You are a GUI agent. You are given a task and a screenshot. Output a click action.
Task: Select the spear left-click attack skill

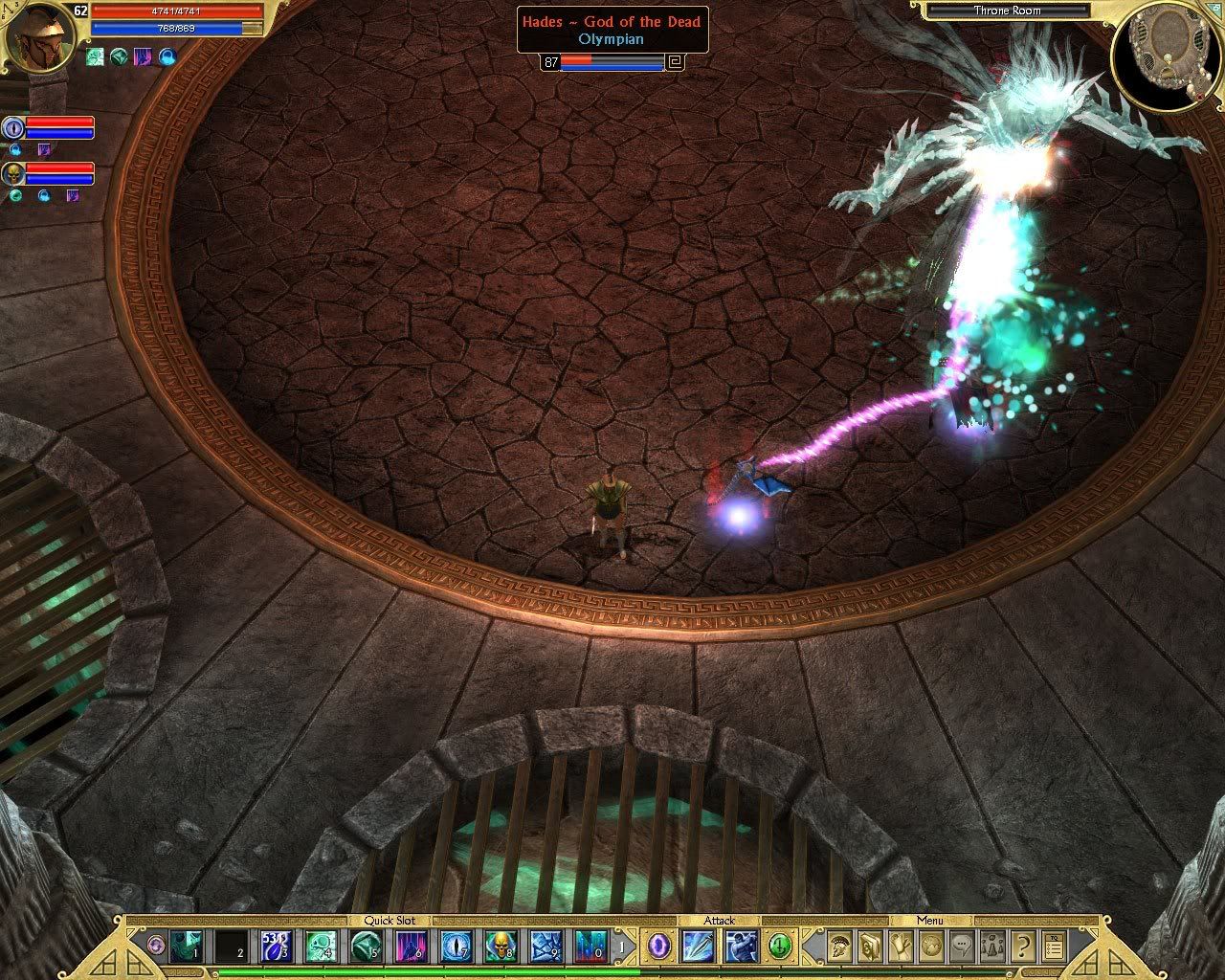[x=697, y=947]
